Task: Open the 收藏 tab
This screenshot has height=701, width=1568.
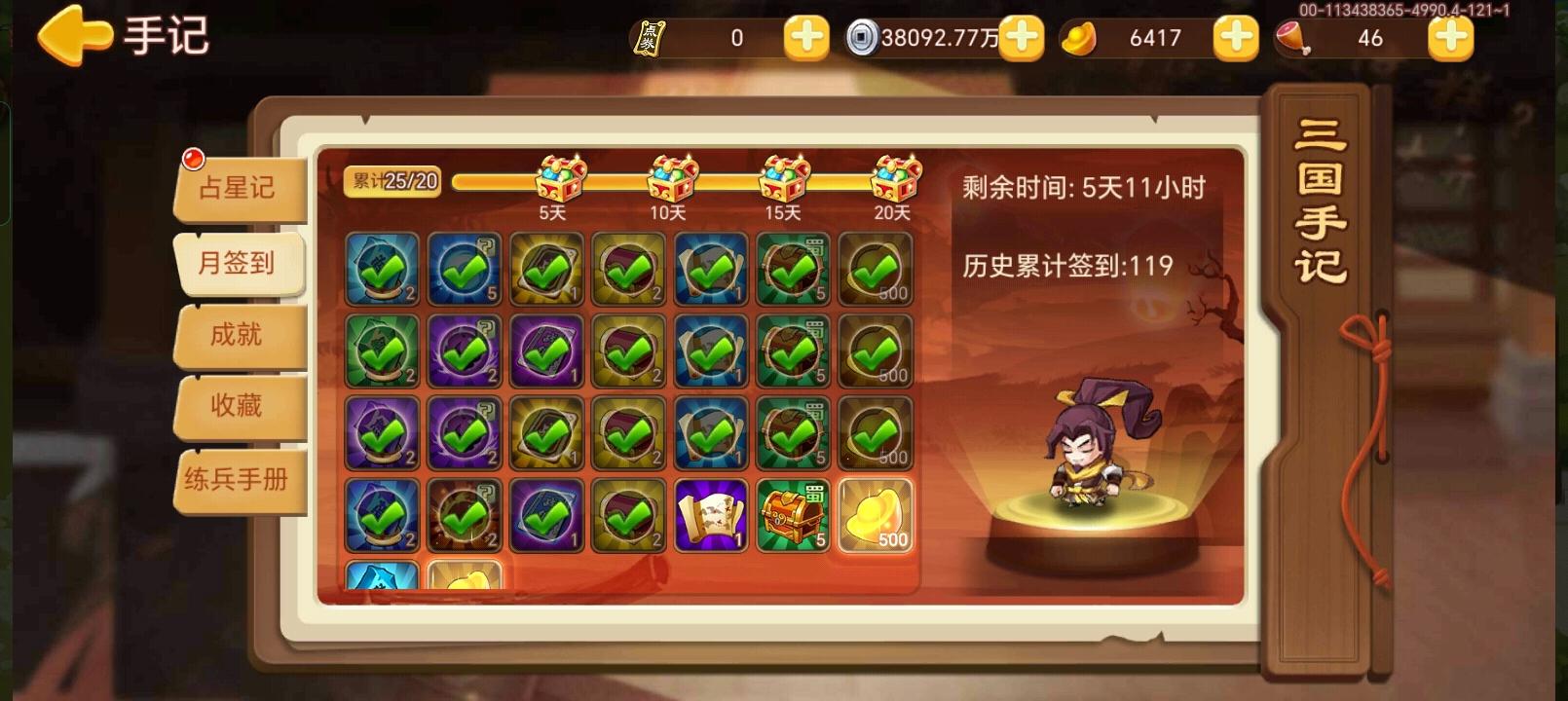Action: click(x=240, y=407)
